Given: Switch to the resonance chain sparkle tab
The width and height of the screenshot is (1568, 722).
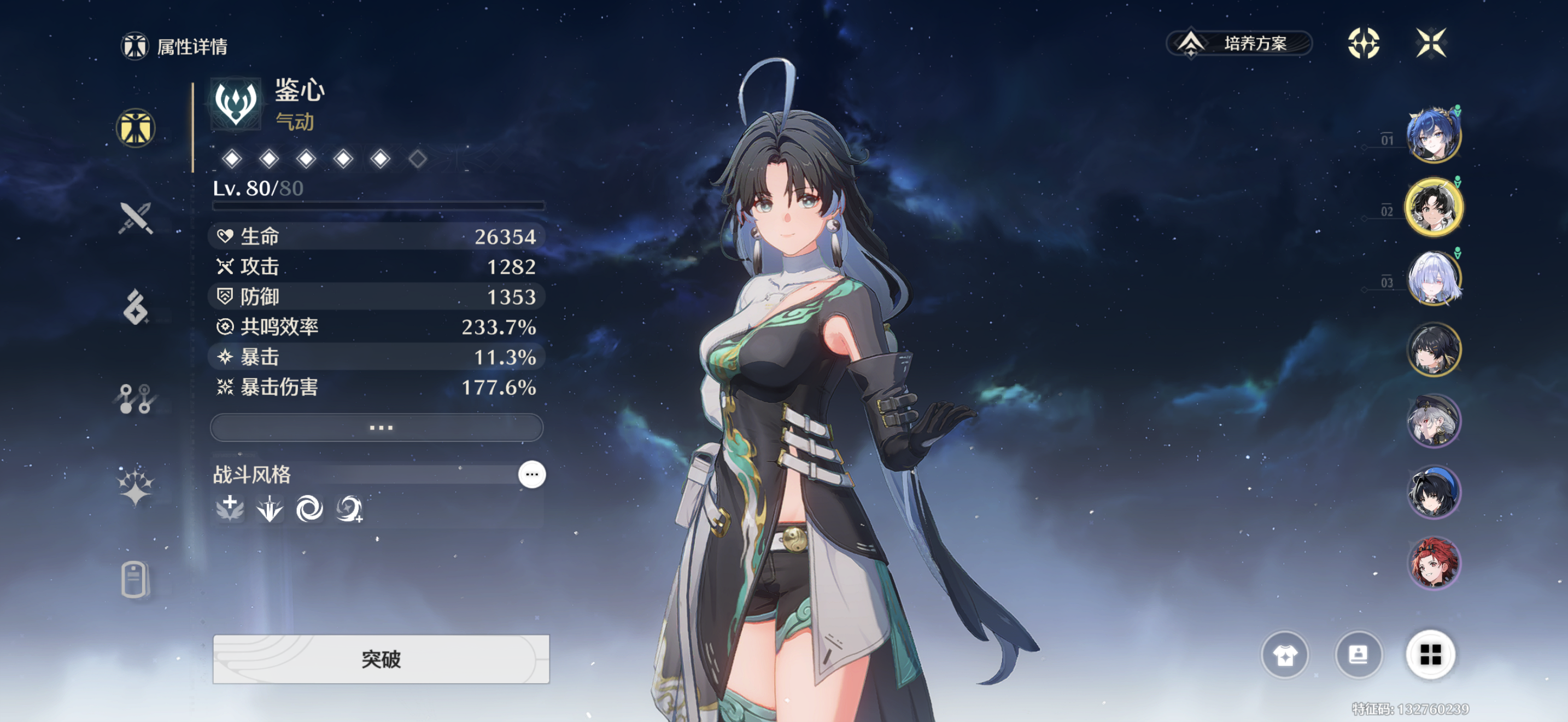Looking at the screenshot, I should pyautogui.click(x=135, y=488).
